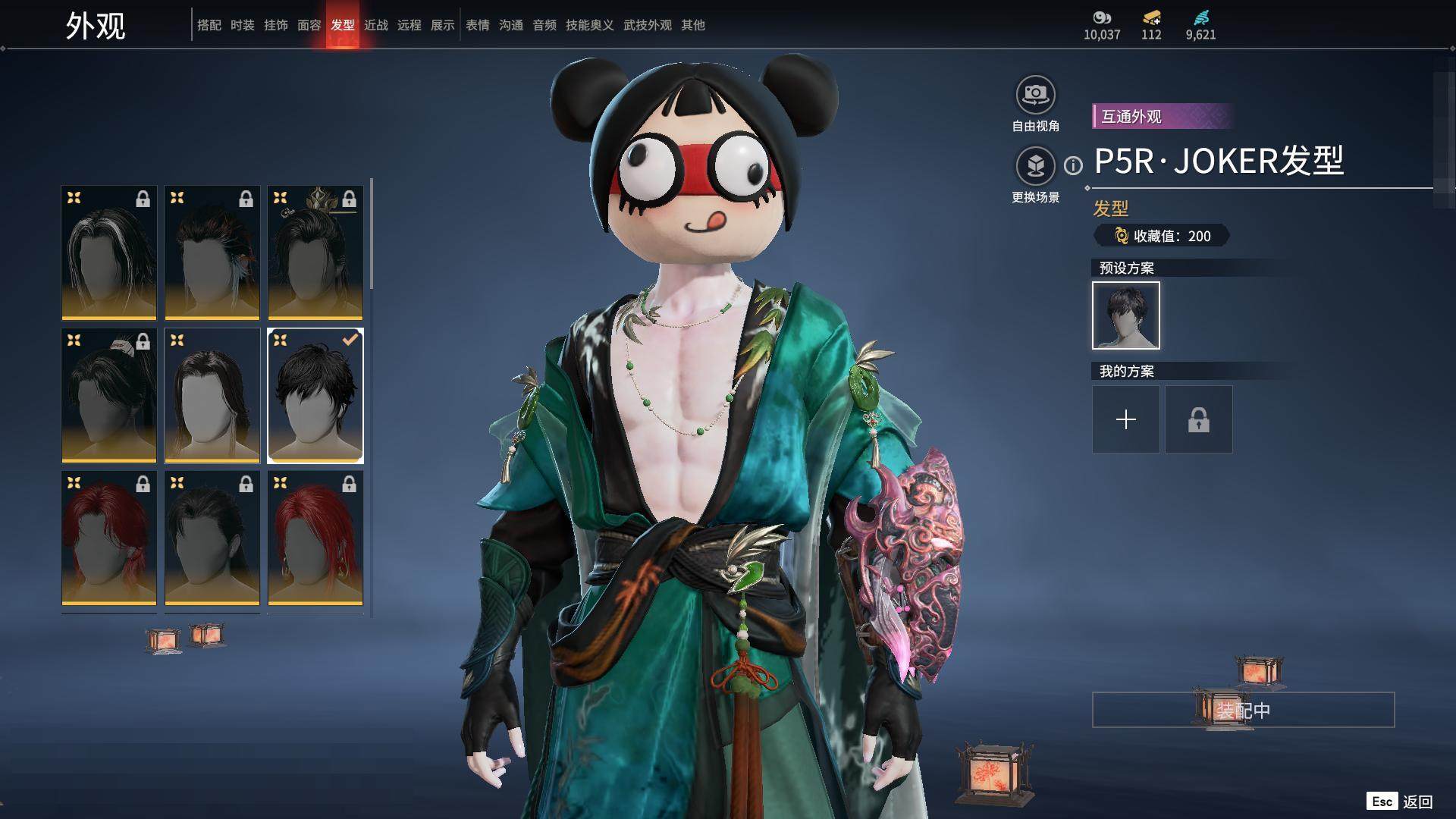Switch to the 其他 tab

click(692, 25)
